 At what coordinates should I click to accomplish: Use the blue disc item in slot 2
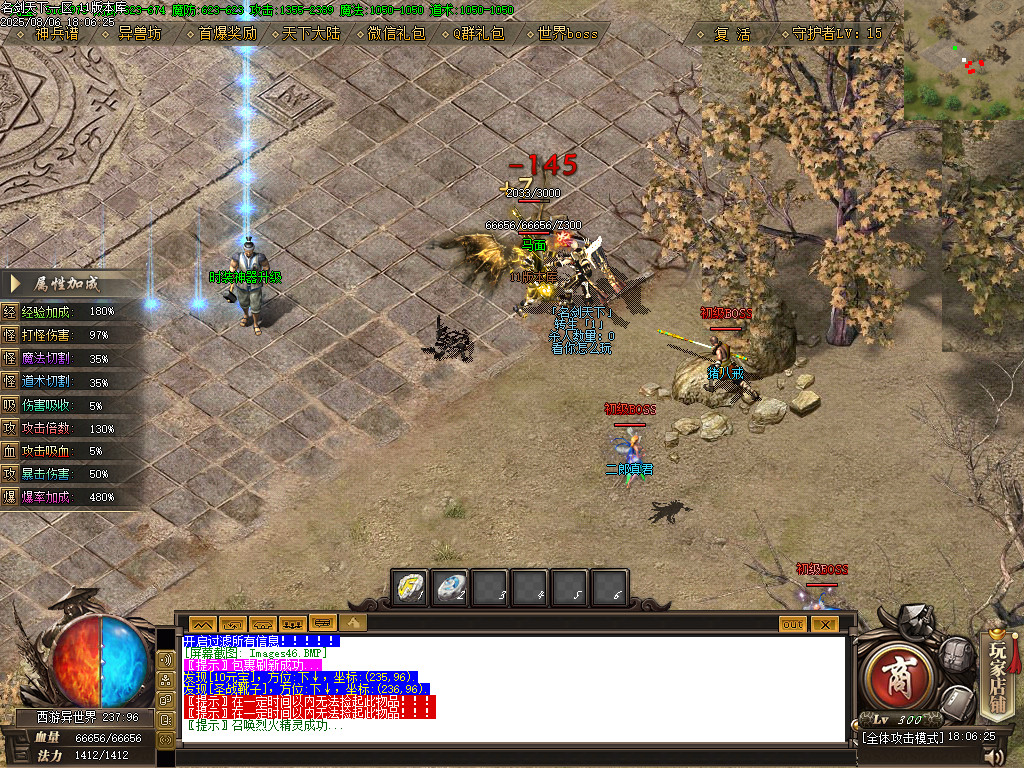tap(451, 587)
